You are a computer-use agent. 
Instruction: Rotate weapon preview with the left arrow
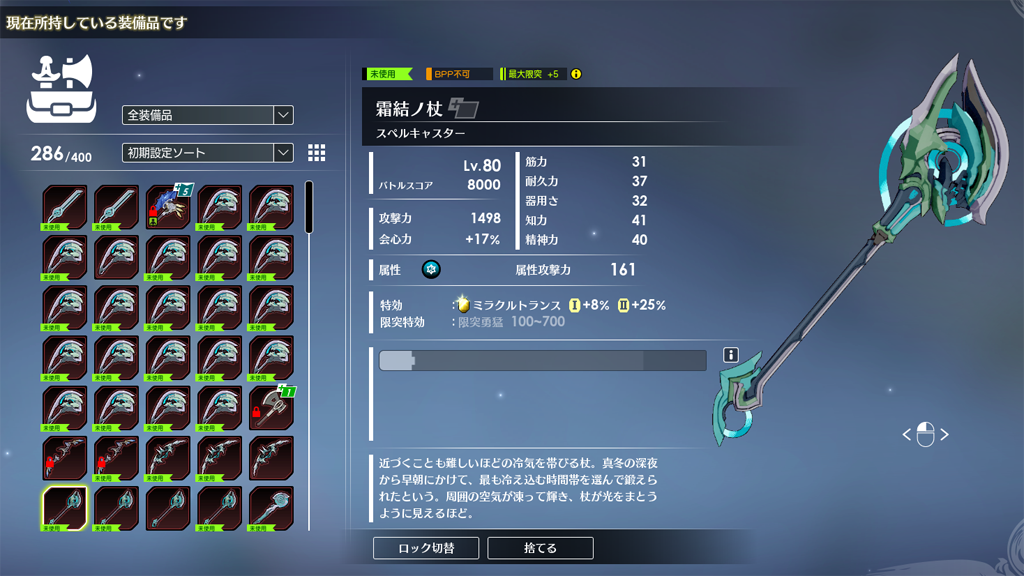tap(907, 435)
